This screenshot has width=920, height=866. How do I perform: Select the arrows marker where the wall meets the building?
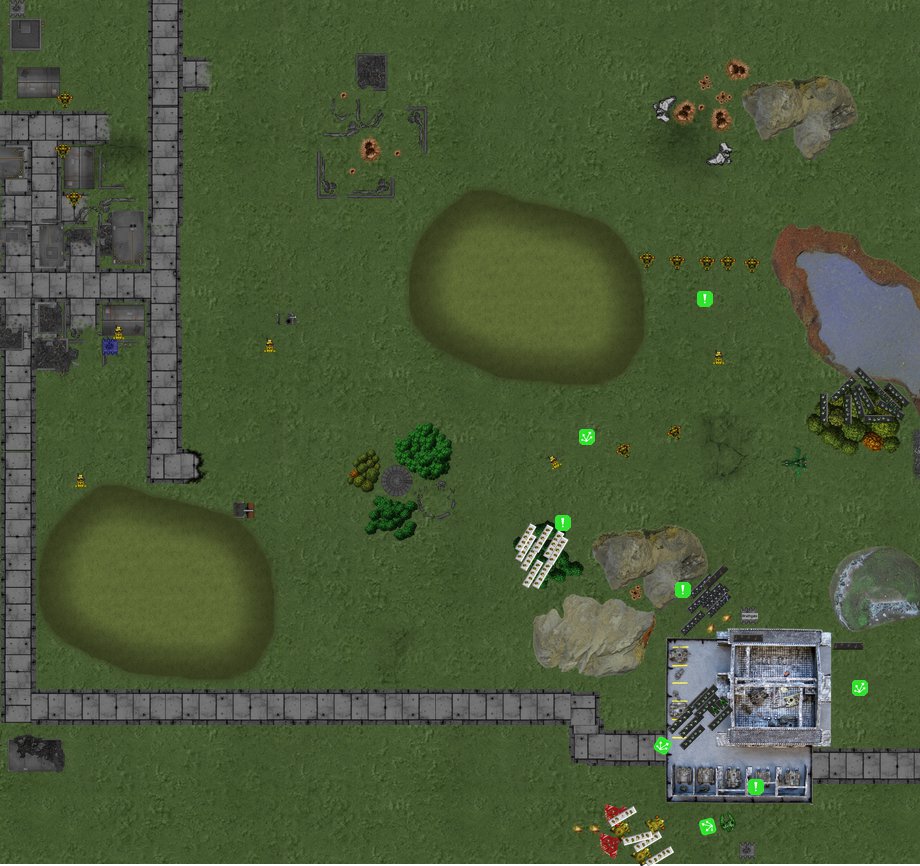click(x=661, y=745)
